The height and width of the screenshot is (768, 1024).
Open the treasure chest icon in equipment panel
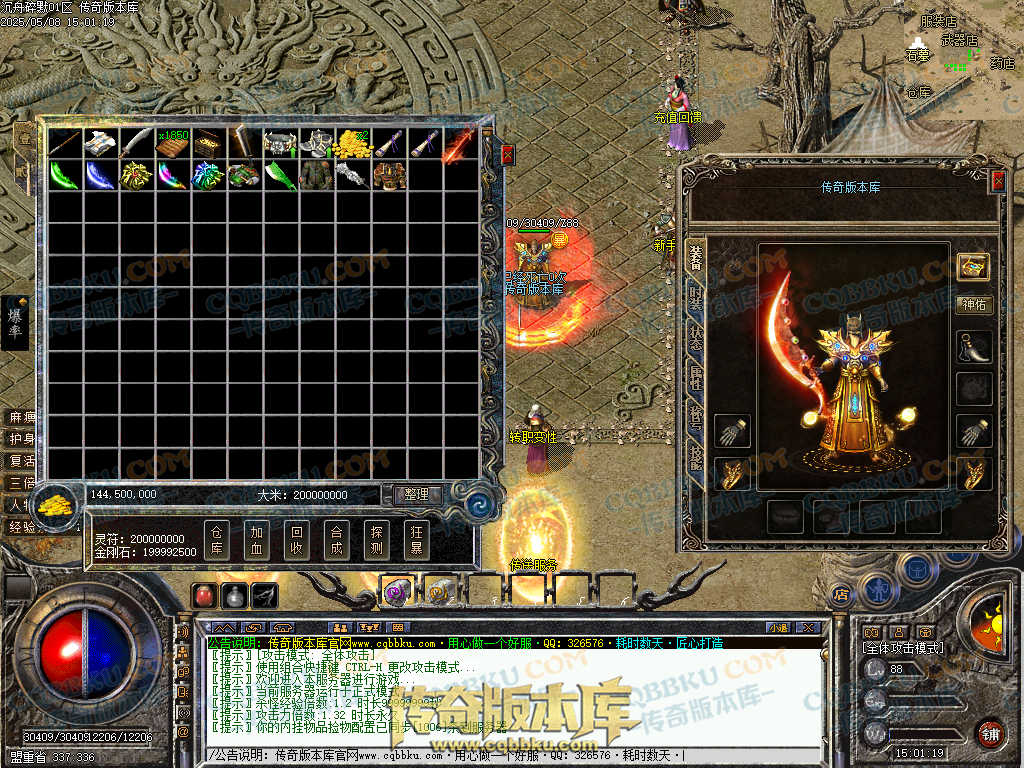pos(973,266)
